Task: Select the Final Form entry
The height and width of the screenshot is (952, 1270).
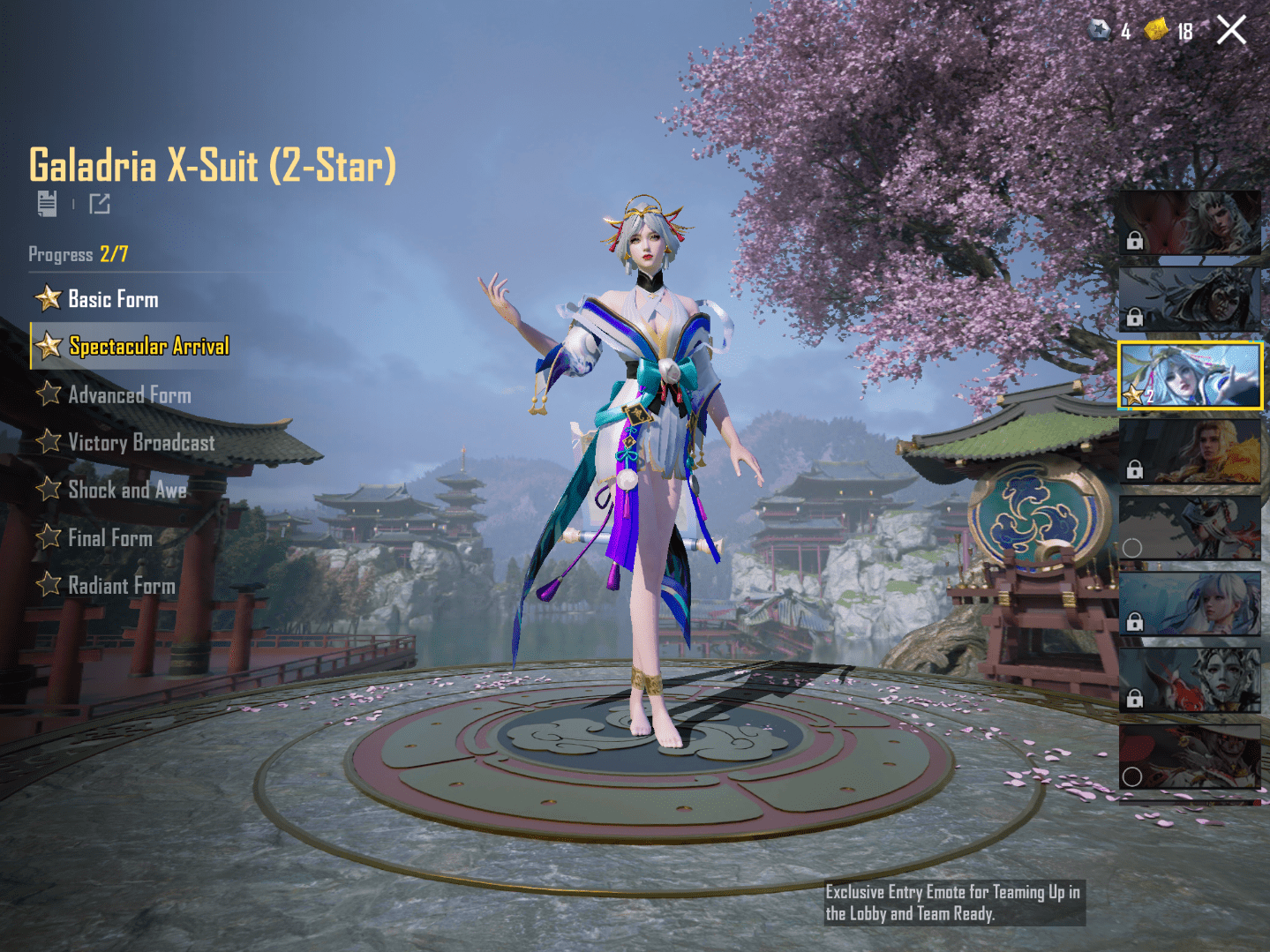Action: pyautogui.click(x=109, y=537)
